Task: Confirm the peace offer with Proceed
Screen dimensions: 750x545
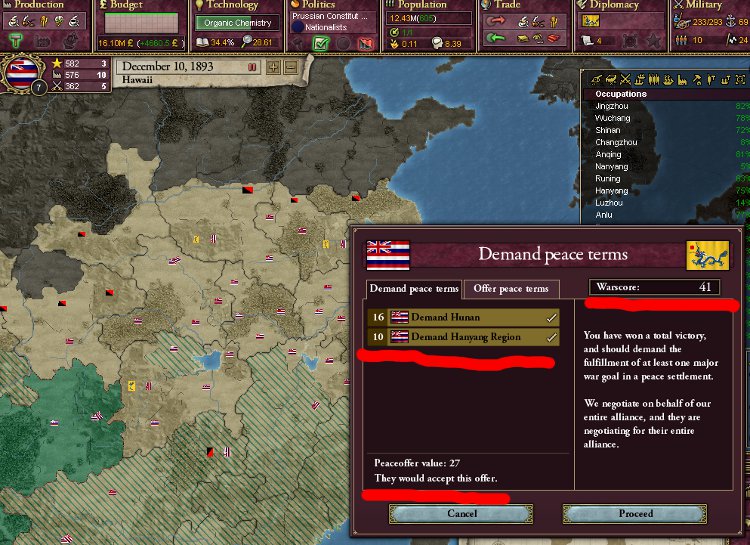Action: [x=635, y=513]
